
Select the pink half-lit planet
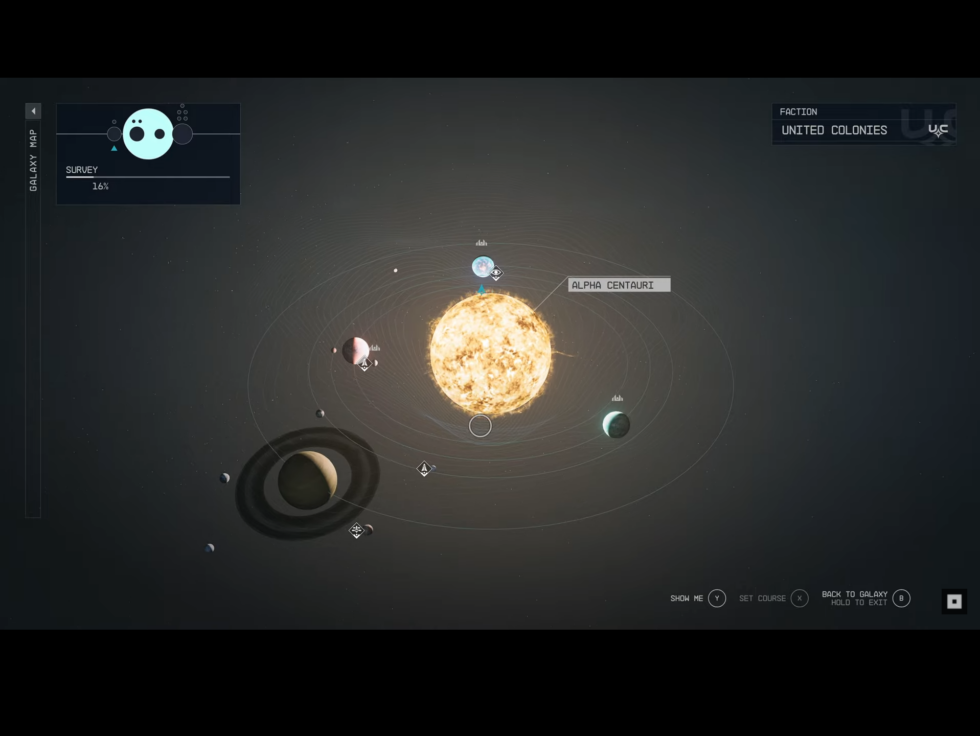pyautogui.click(x=355, y=350)
